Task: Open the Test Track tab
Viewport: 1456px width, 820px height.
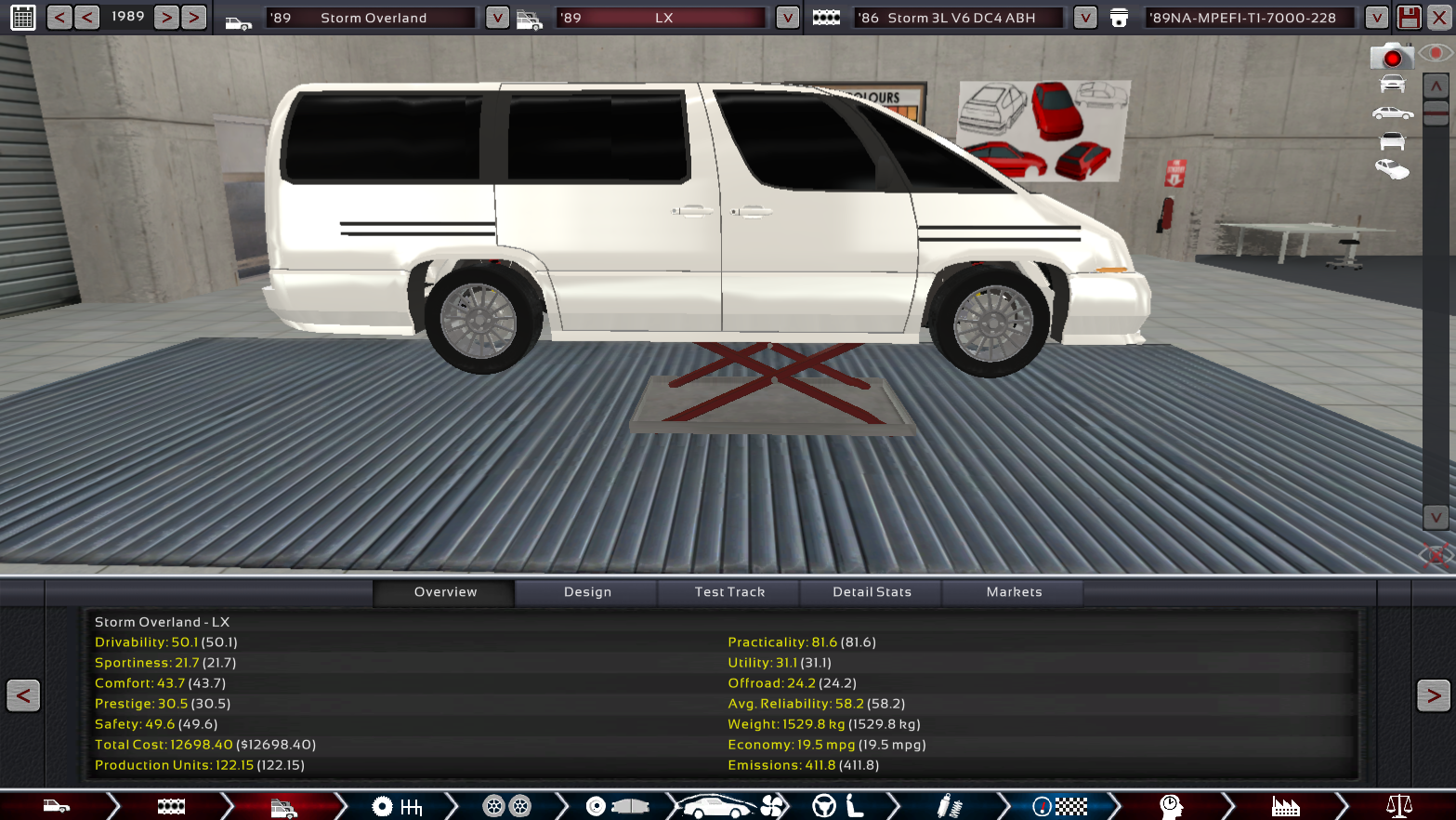Action: [729, 592]
